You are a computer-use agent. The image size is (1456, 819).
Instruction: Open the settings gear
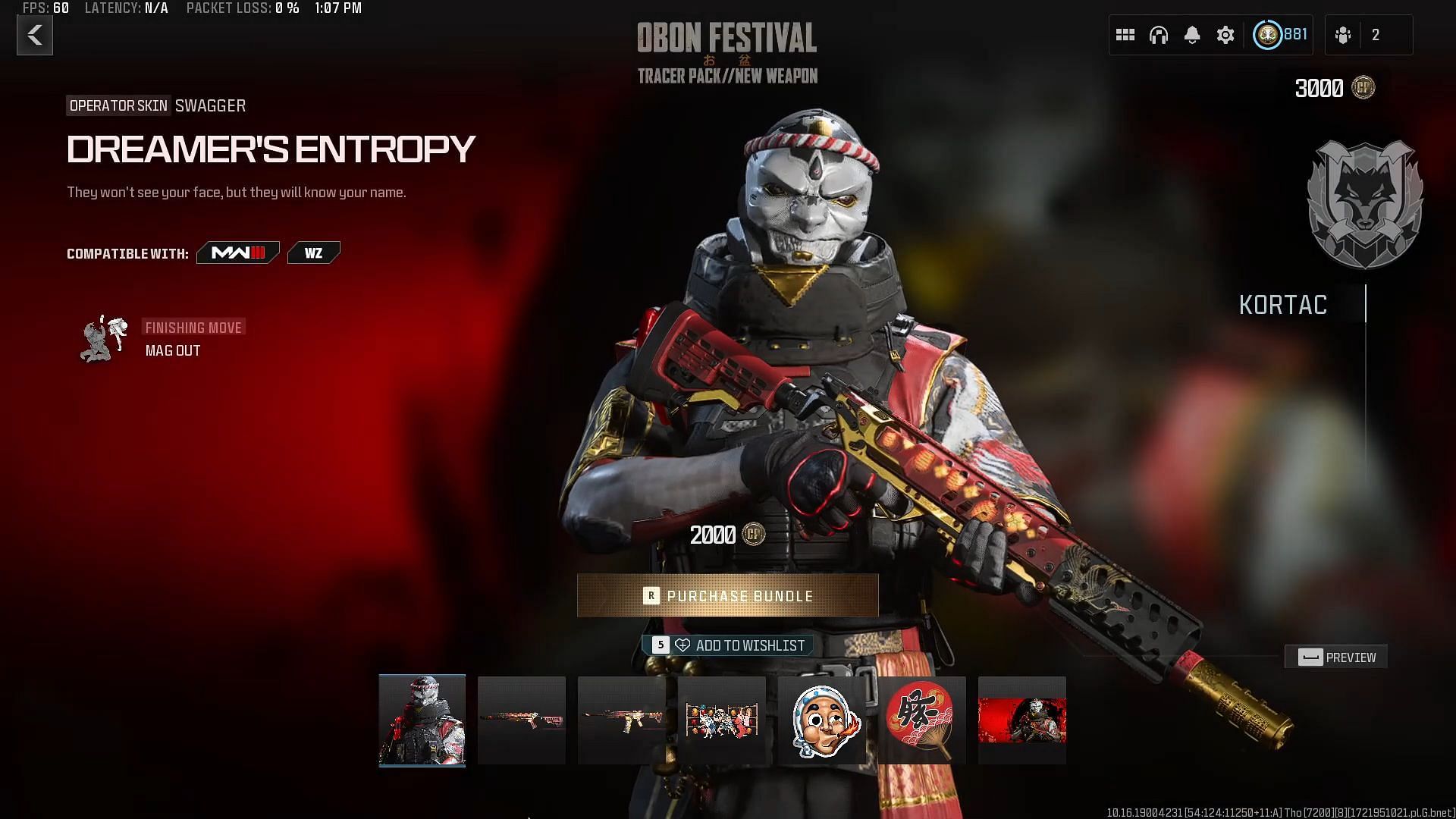tap(1225, 35)
